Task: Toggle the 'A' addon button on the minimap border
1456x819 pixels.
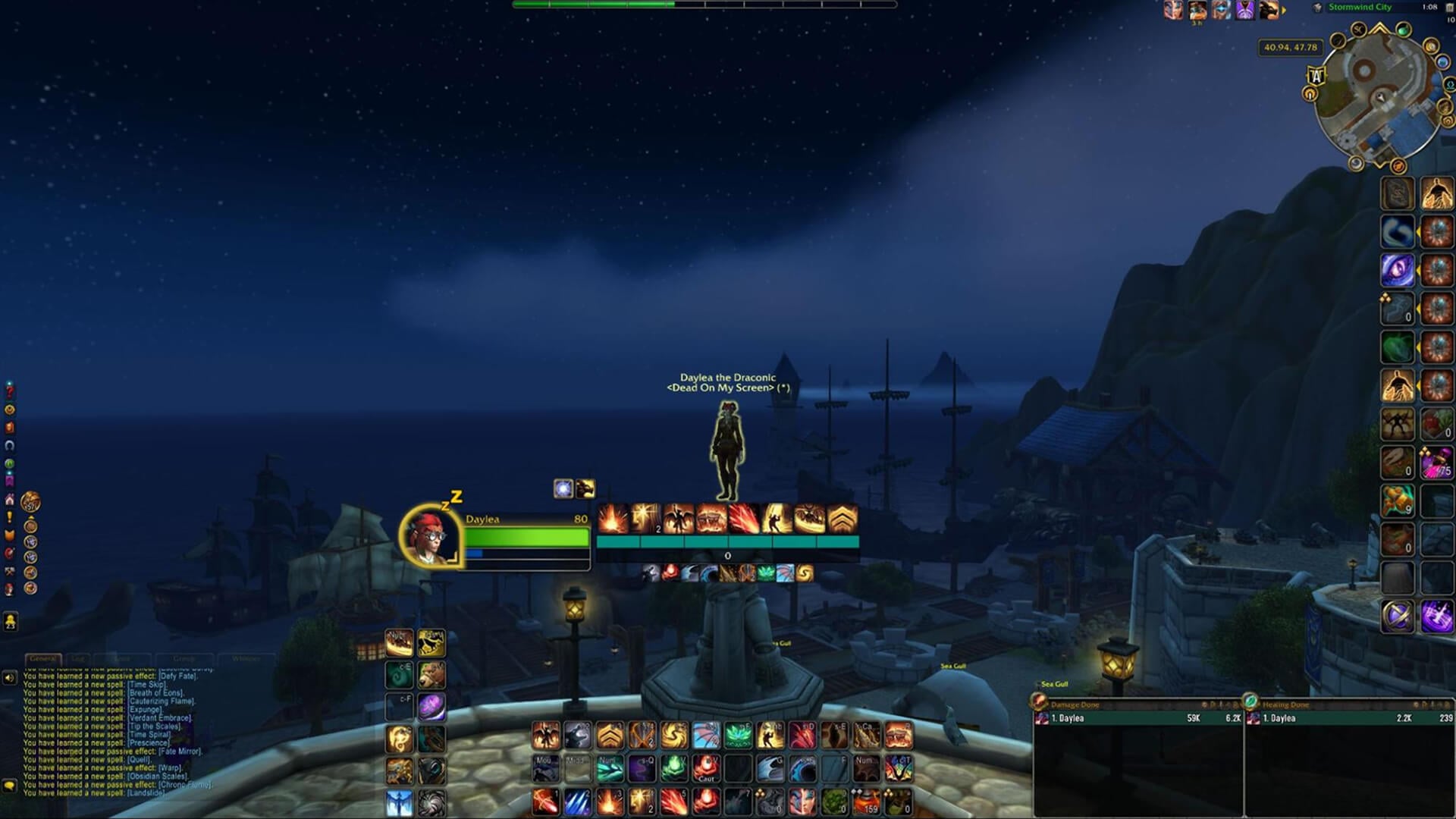Action: tap(1316, 75)
